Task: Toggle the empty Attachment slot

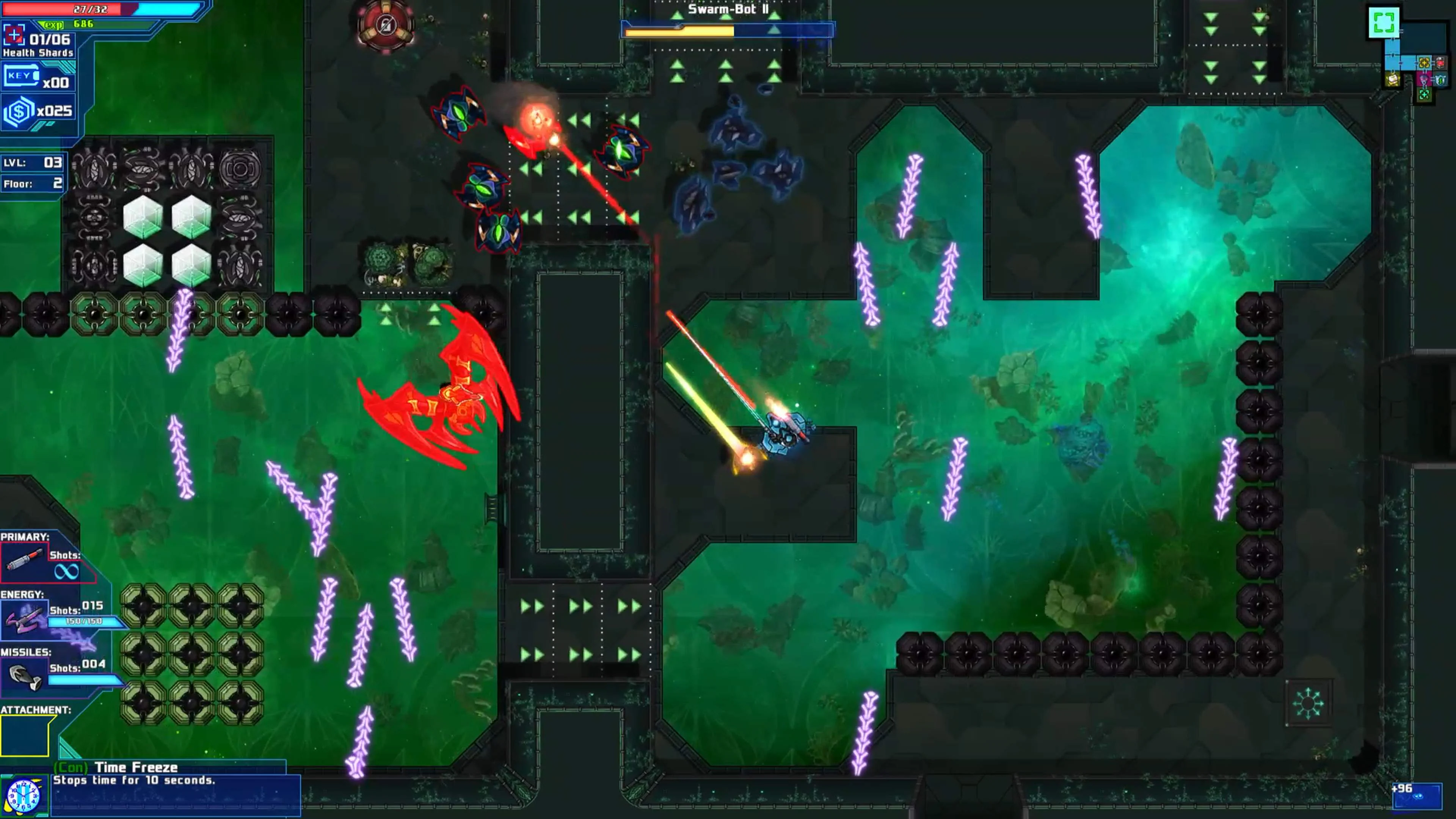Action: coord(24,736)
